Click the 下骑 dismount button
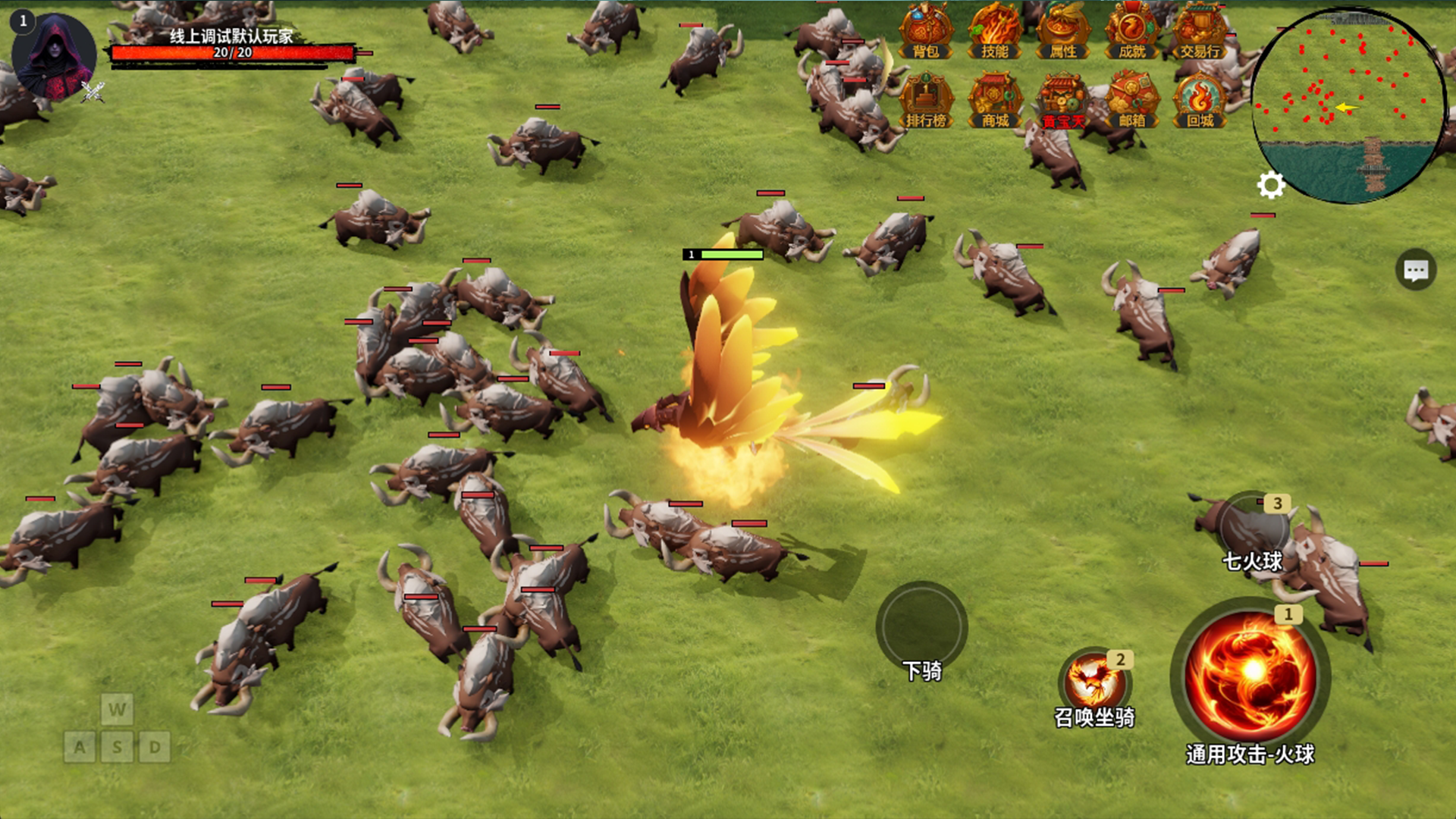The width and height of the screenshot is (1456, 819). [x=921, y=628]
